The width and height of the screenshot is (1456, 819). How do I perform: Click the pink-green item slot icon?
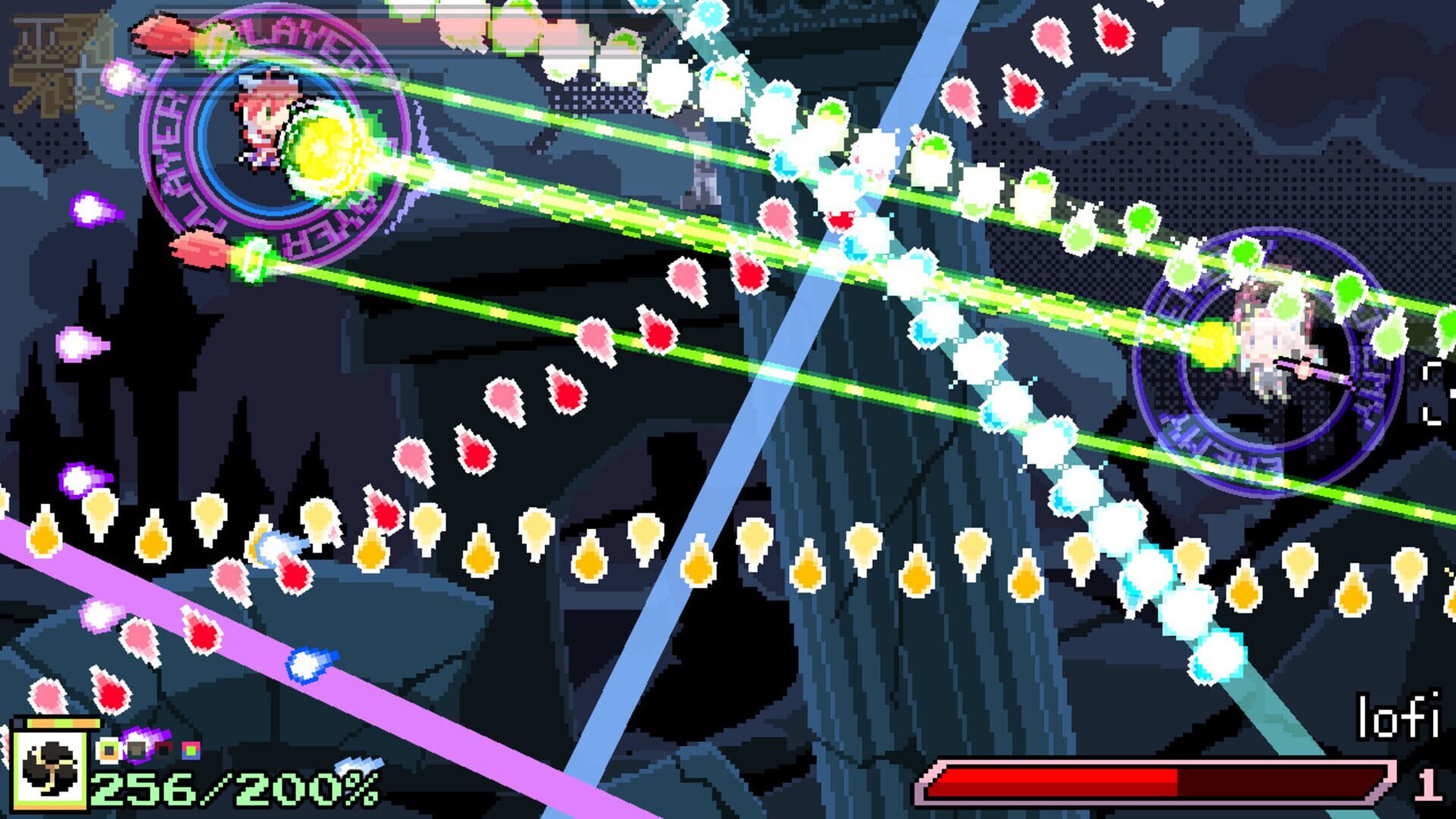(x=190, y=748)
